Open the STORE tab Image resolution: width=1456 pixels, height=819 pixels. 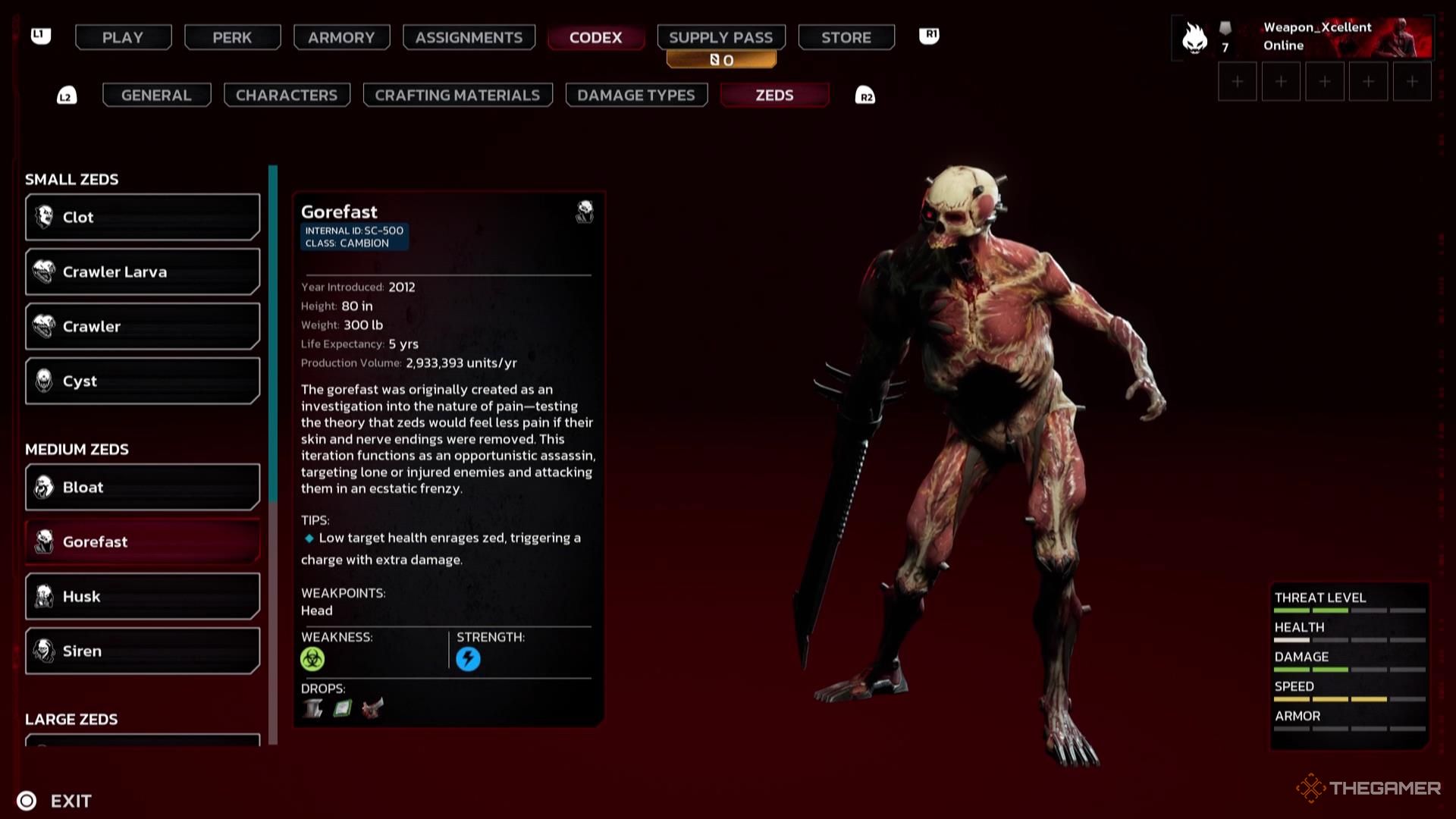846,37
